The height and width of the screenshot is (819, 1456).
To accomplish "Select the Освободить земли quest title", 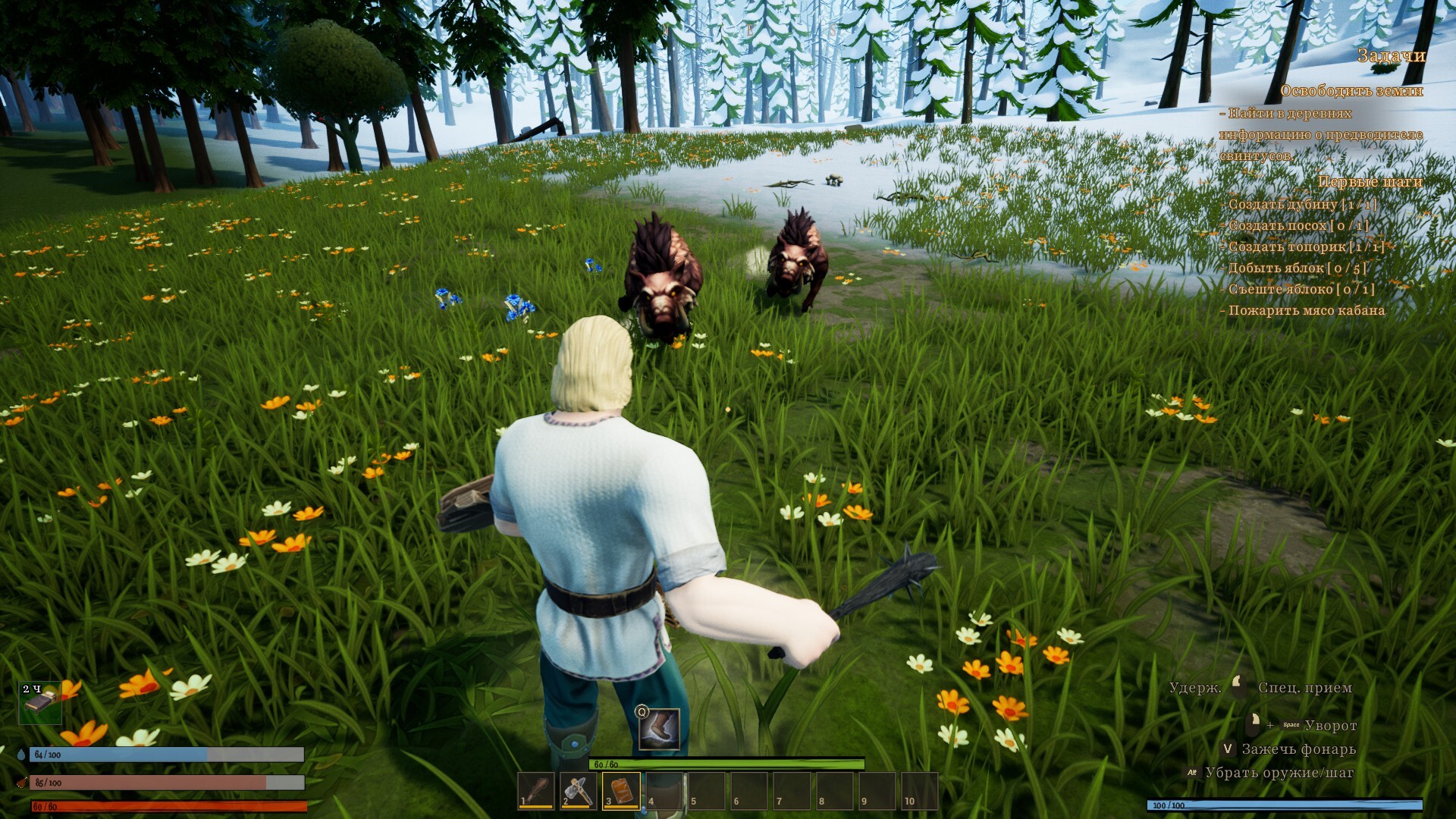I will pyautogui.click(x=1351, y=91).
